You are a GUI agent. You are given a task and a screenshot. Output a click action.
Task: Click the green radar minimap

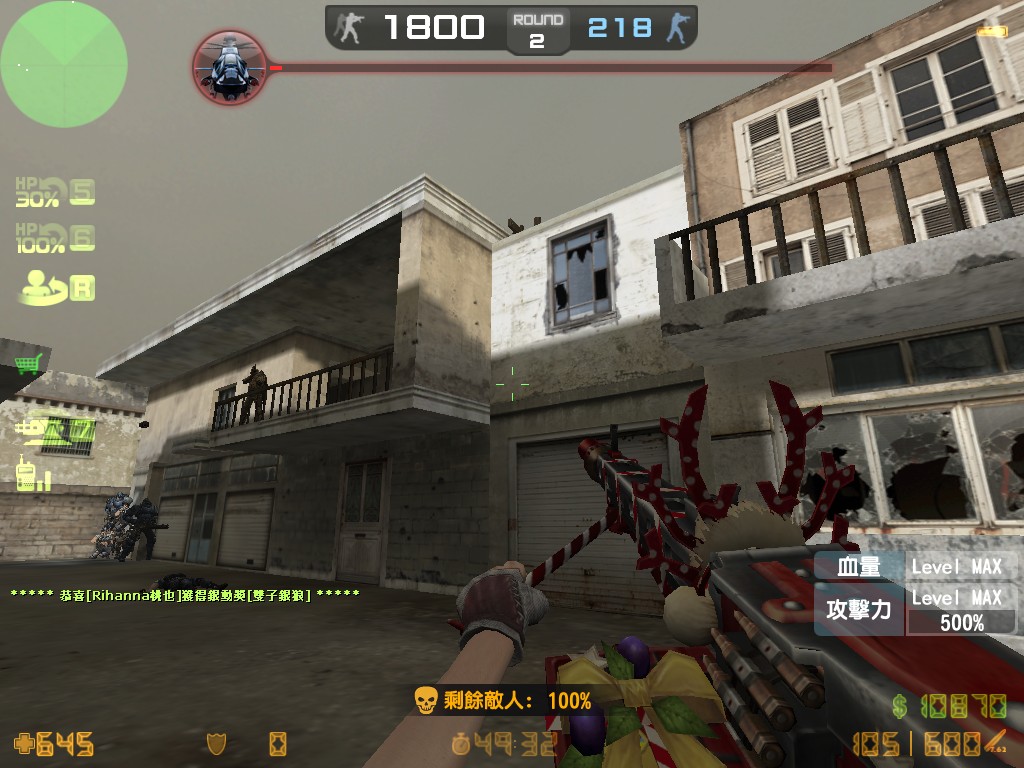pyautogui.click(x=64, y=64)
